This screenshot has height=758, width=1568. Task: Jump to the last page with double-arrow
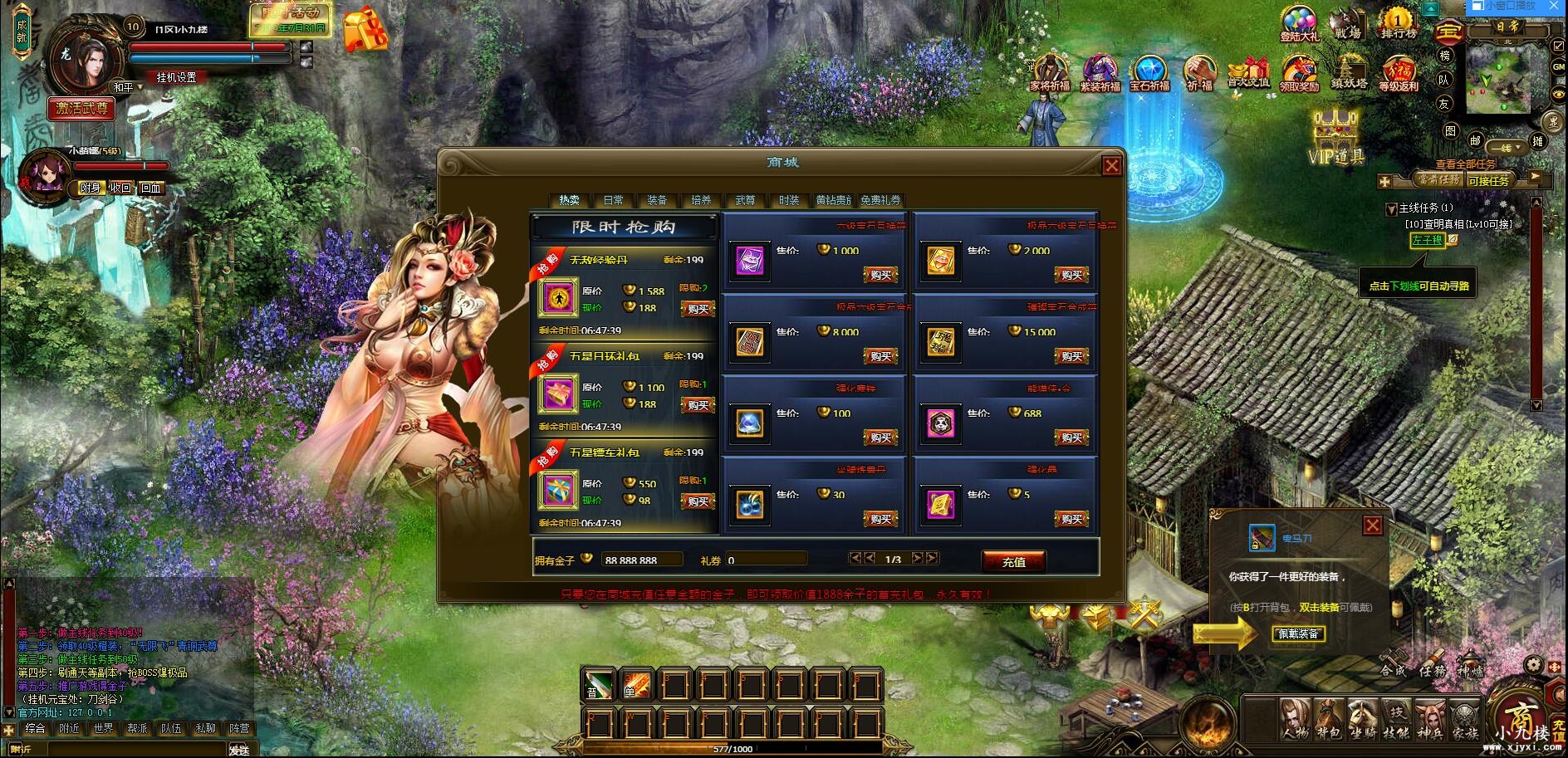pos(932,560)
